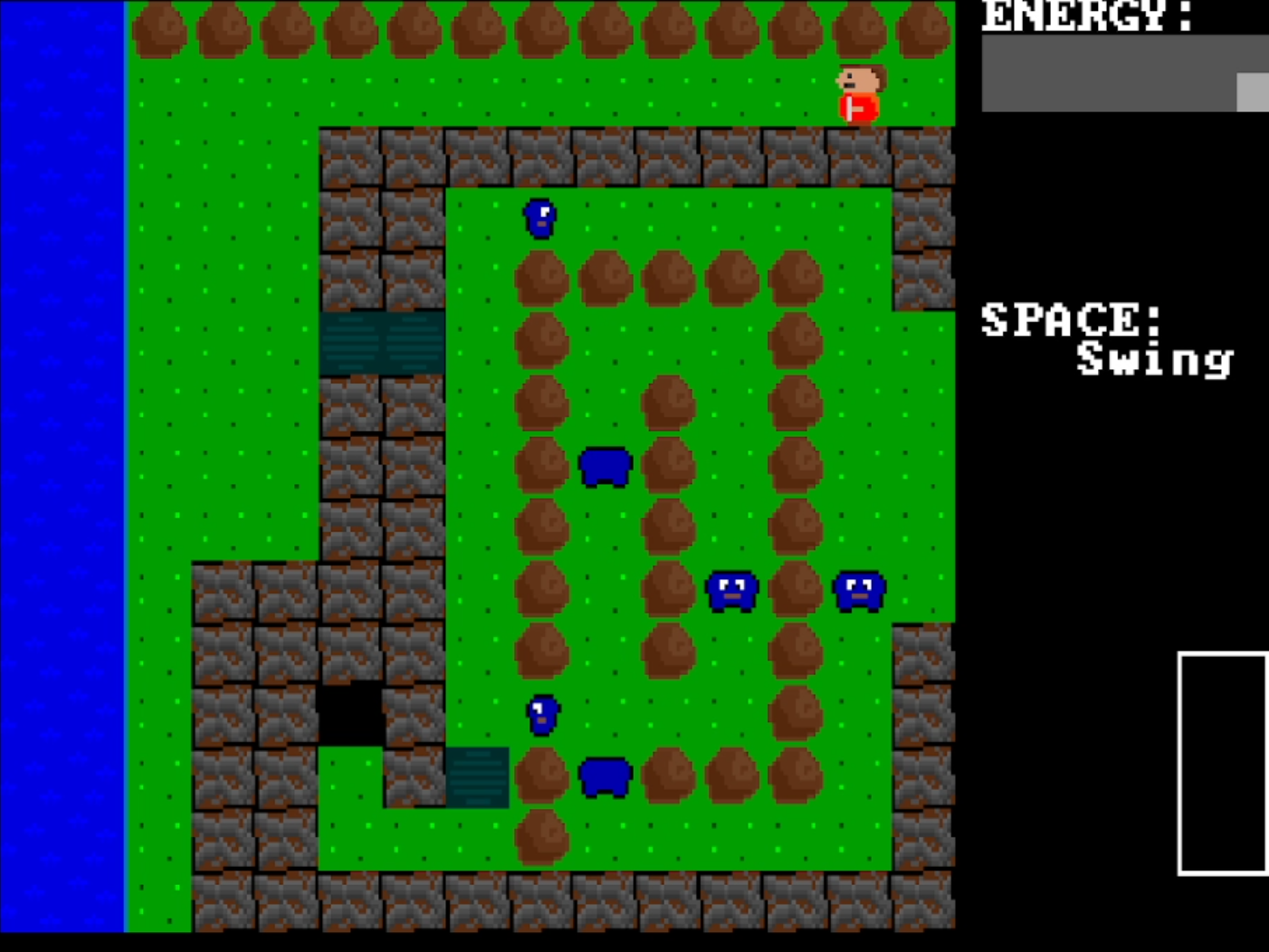The width and height of the screenshot is (1269, 952).
Task: Click the red-shirted player character
Action: tap(858, 90)
